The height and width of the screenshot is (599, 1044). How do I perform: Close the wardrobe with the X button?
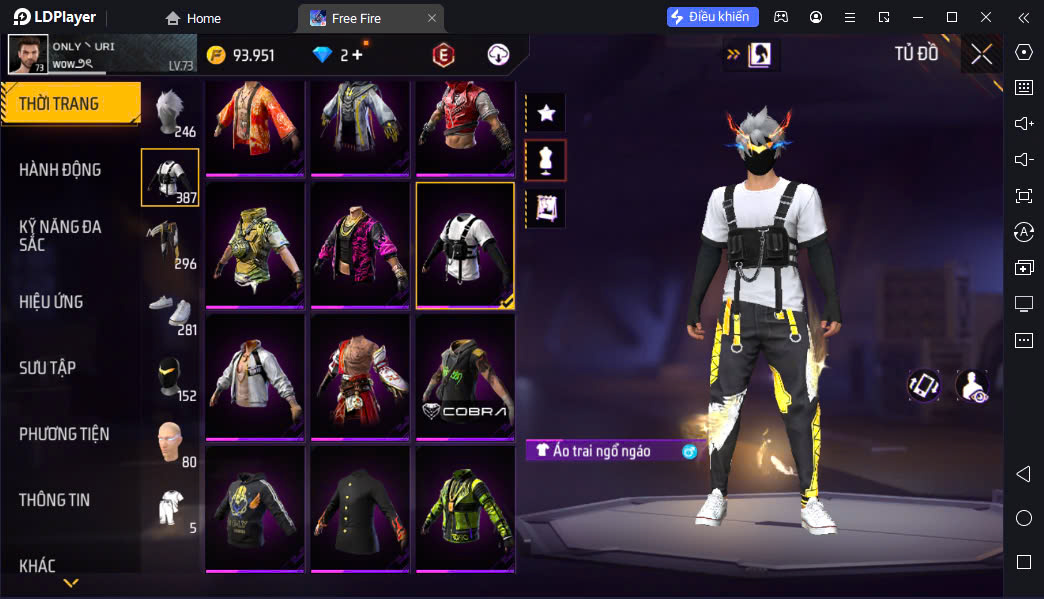click(981, 54)
